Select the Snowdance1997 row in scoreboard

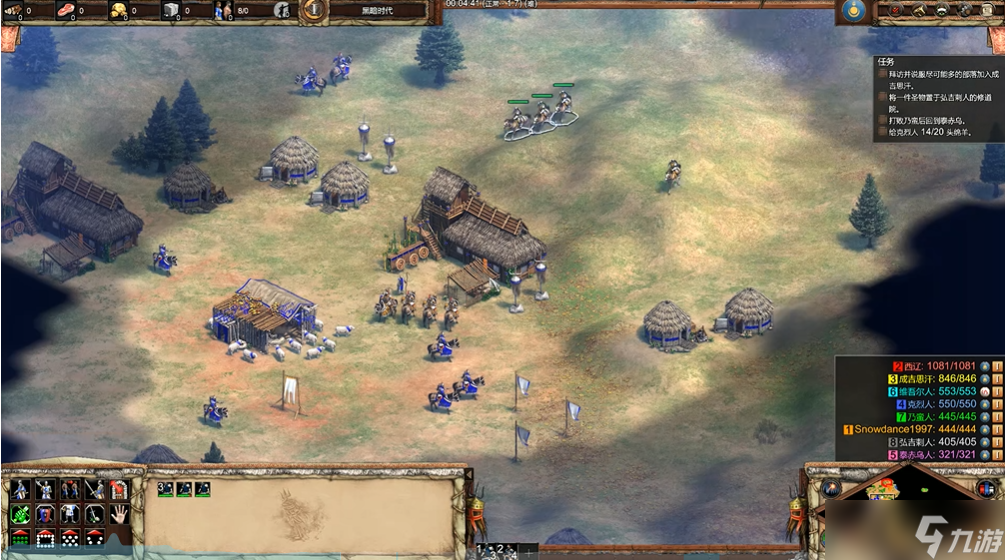click(x=900, y=429)
